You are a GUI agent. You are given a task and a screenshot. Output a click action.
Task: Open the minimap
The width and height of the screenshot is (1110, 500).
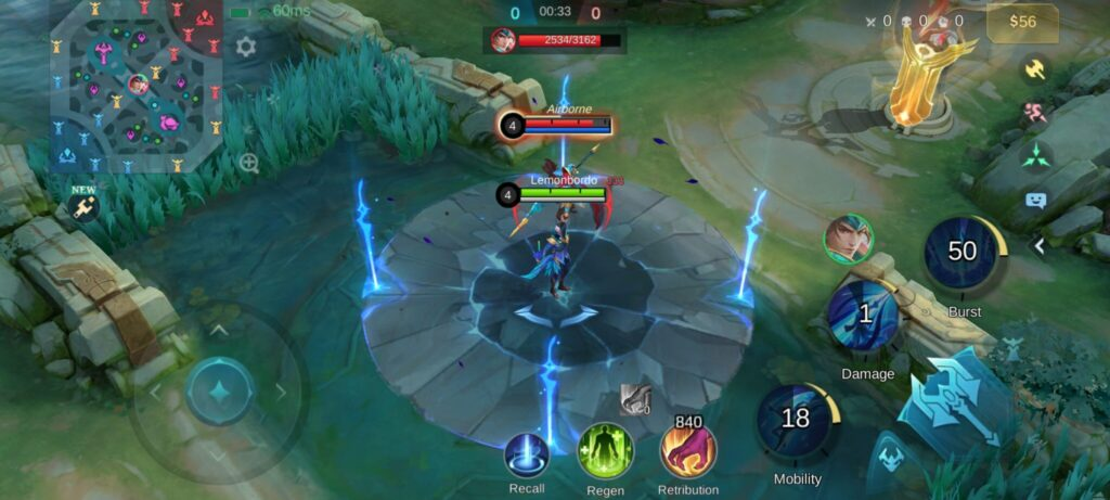[135, 85]
